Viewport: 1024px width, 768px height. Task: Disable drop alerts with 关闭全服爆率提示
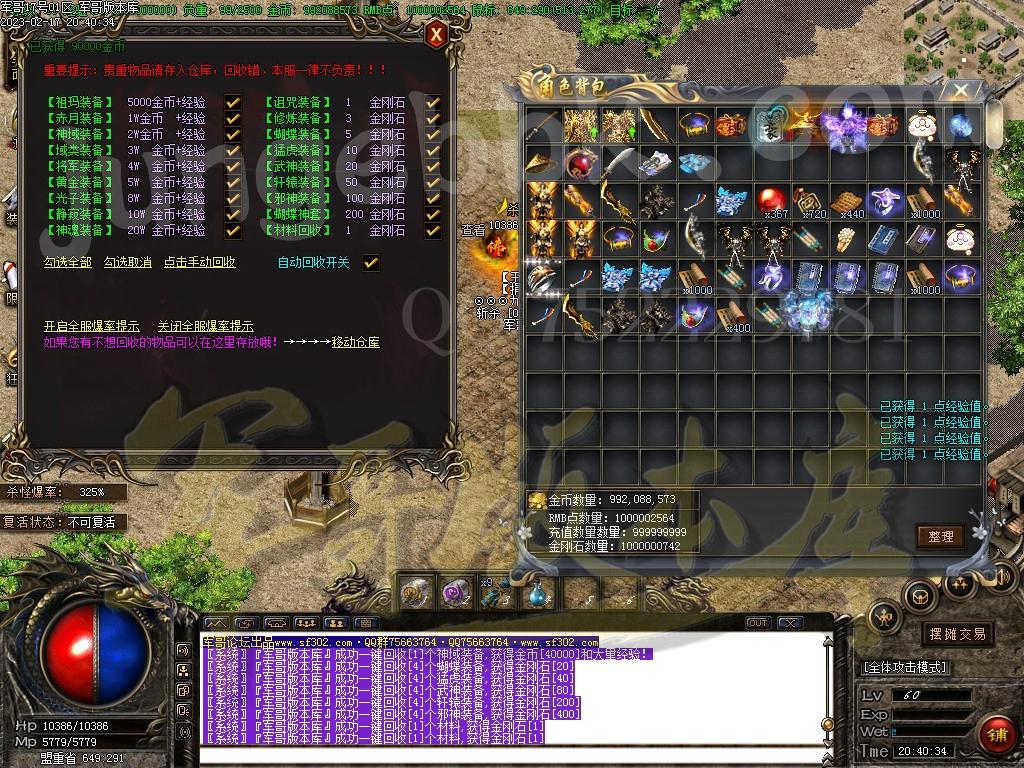205,327
